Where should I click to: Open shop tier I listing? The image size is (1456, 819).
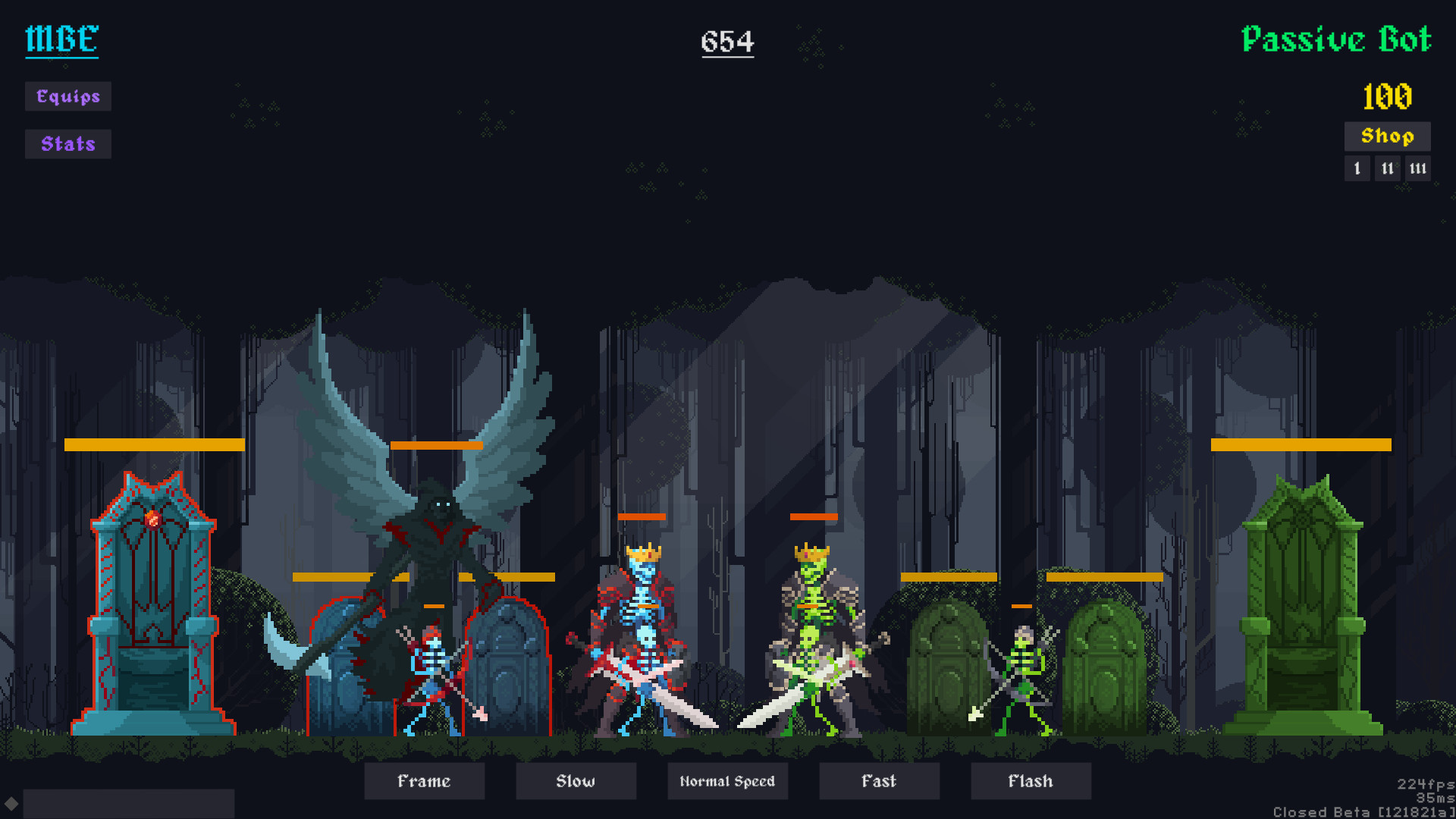click(x=1357, y=168)
